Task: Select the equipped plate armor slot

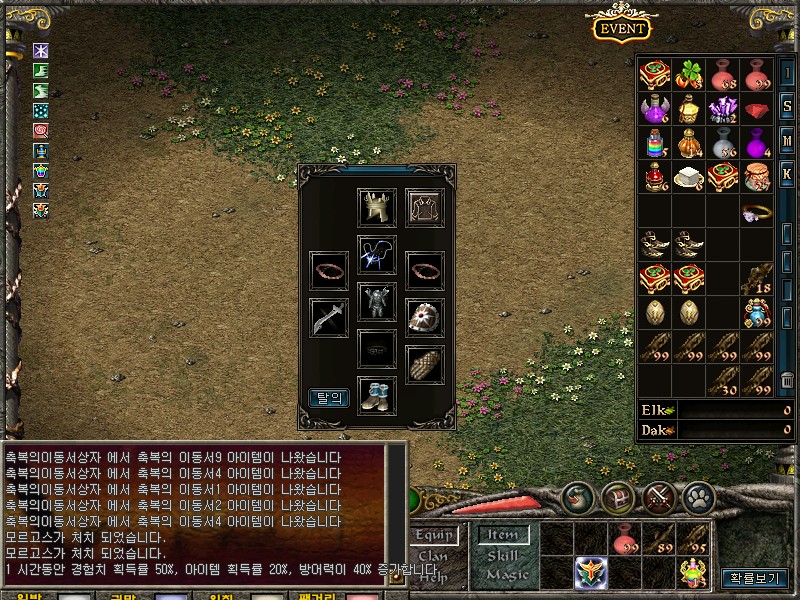Action: coord(378,301)
